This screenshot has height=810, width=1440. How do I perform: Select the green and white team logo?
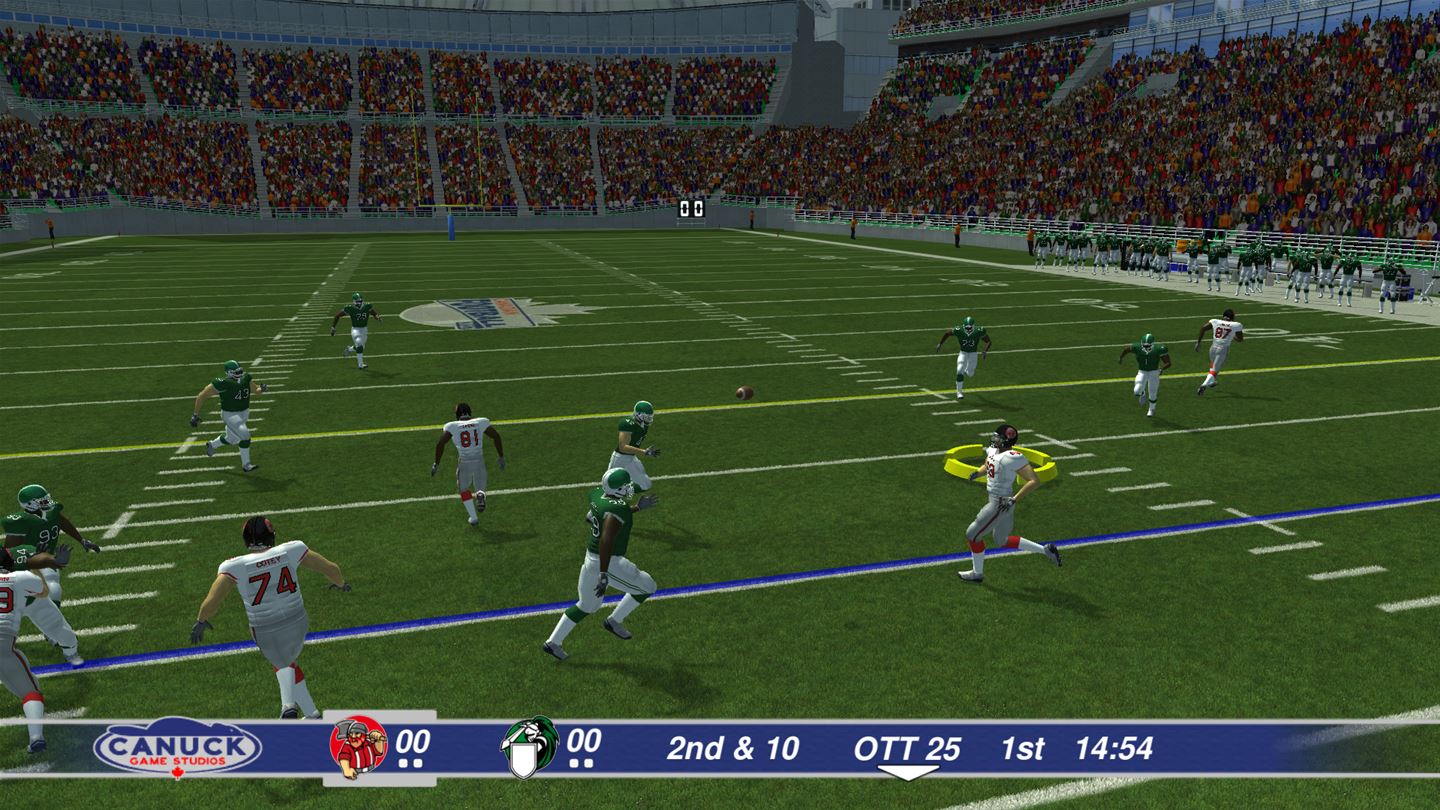[529, 747]
